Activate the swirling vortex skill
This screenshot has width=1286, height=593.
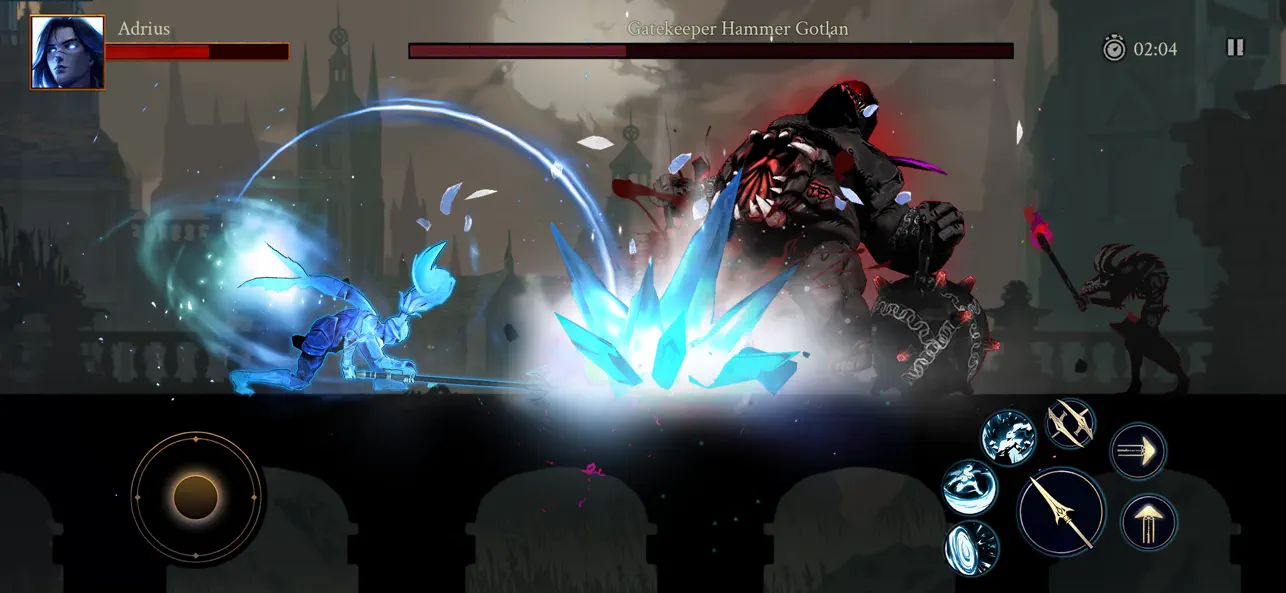[972, 547]
